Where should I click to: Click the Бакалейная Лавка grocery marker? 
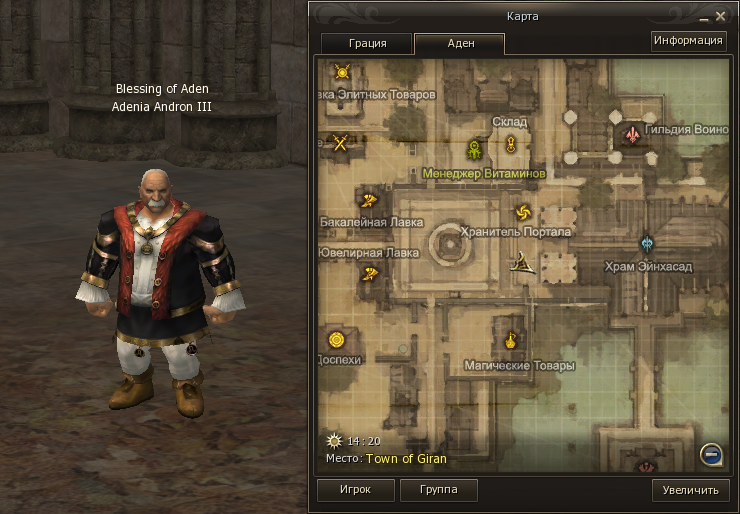(x=368, y=199)
